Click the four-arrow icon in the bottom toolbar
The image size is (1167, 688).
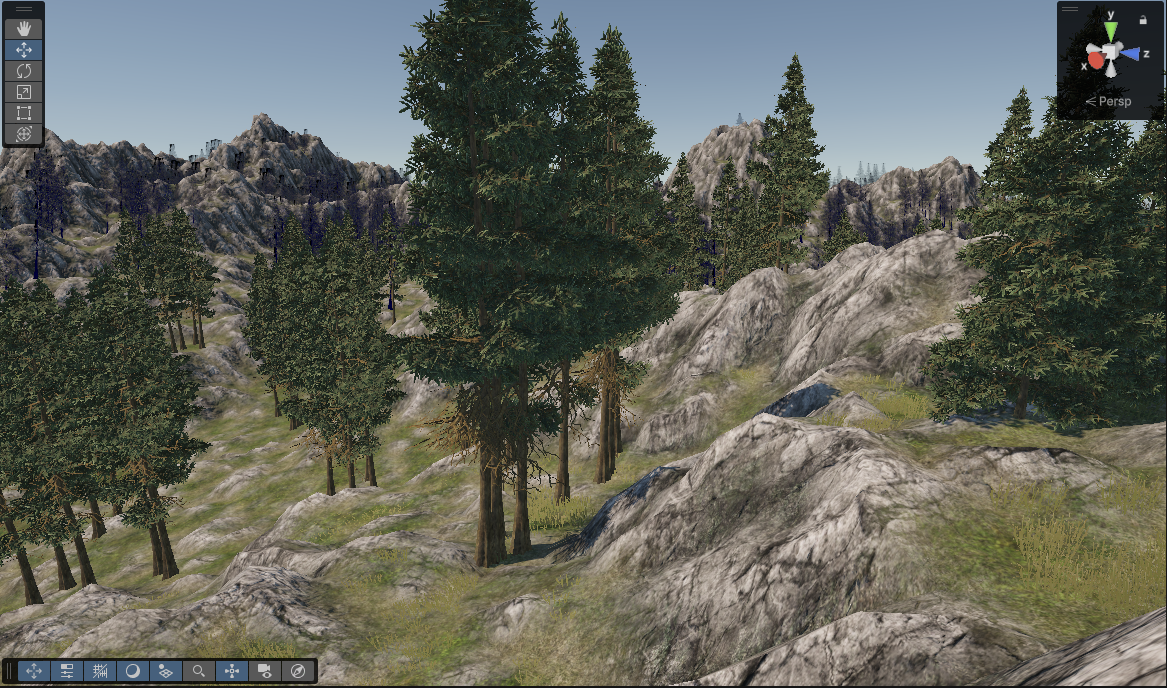click(34, 671)
